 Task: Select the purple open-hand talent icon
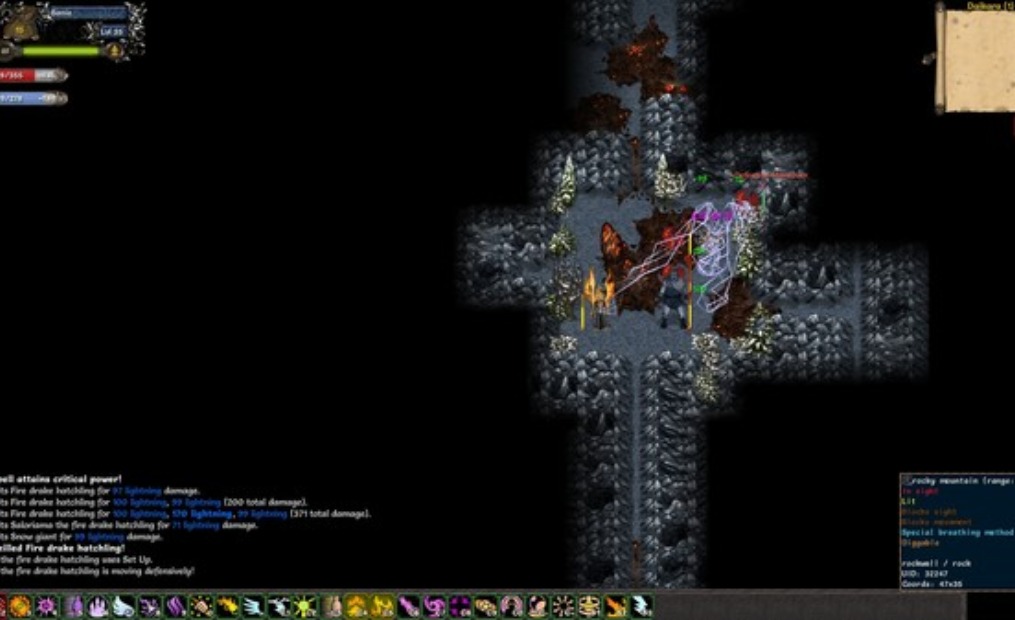point(98,606)
